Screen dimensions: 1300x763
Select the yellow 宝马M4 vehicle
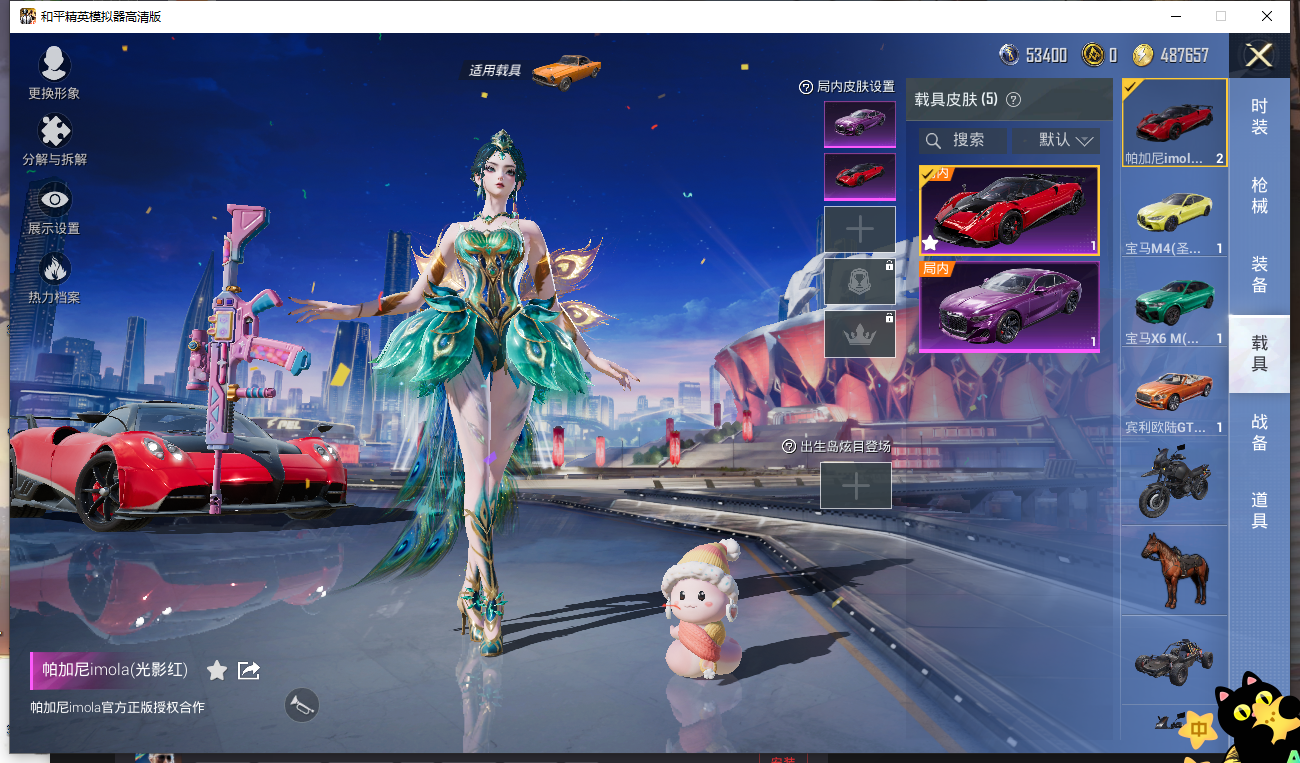(1175, 217)
